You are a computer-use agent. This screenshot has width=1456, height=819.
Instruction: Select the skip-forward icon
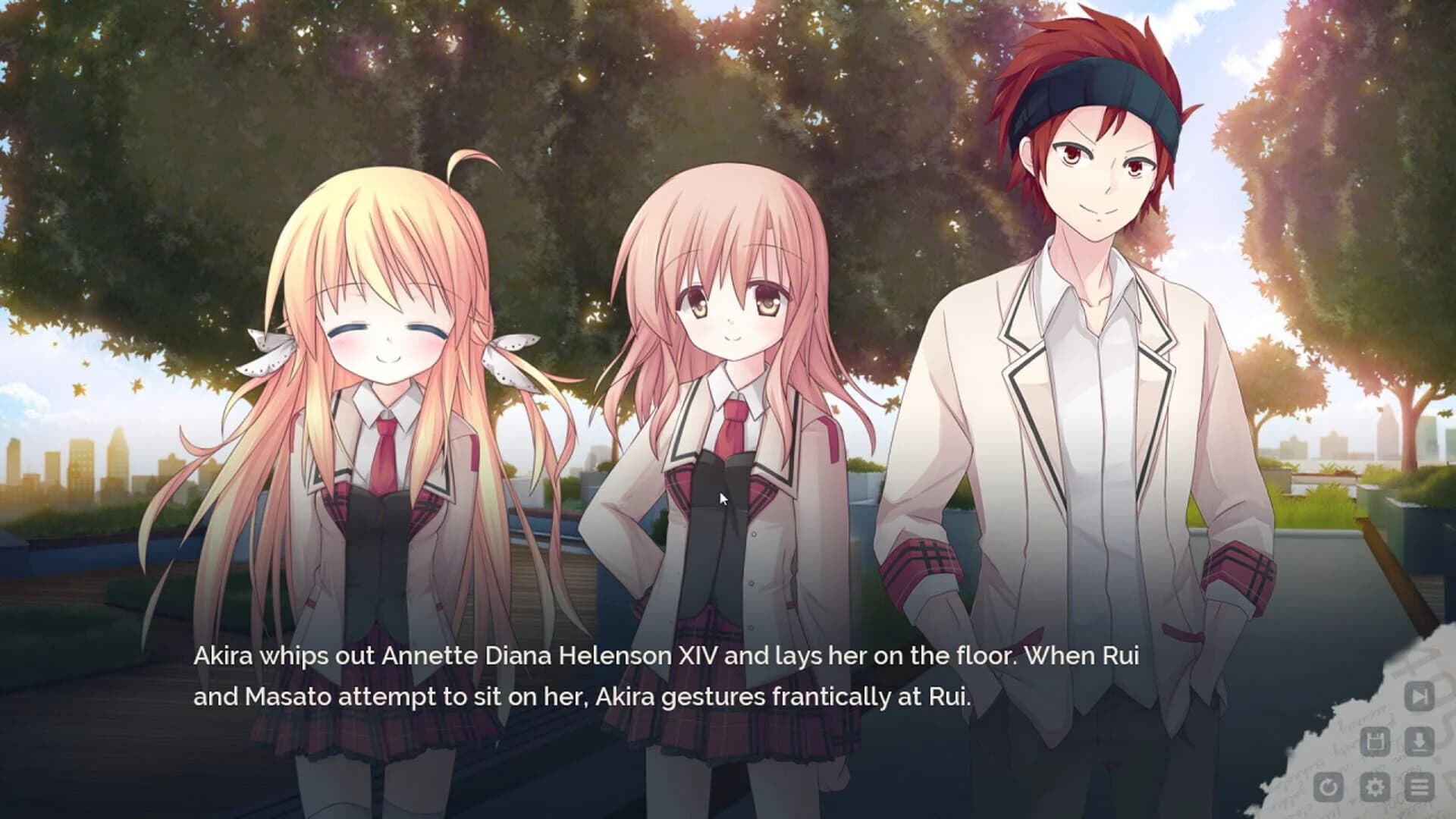(1419, 696)
